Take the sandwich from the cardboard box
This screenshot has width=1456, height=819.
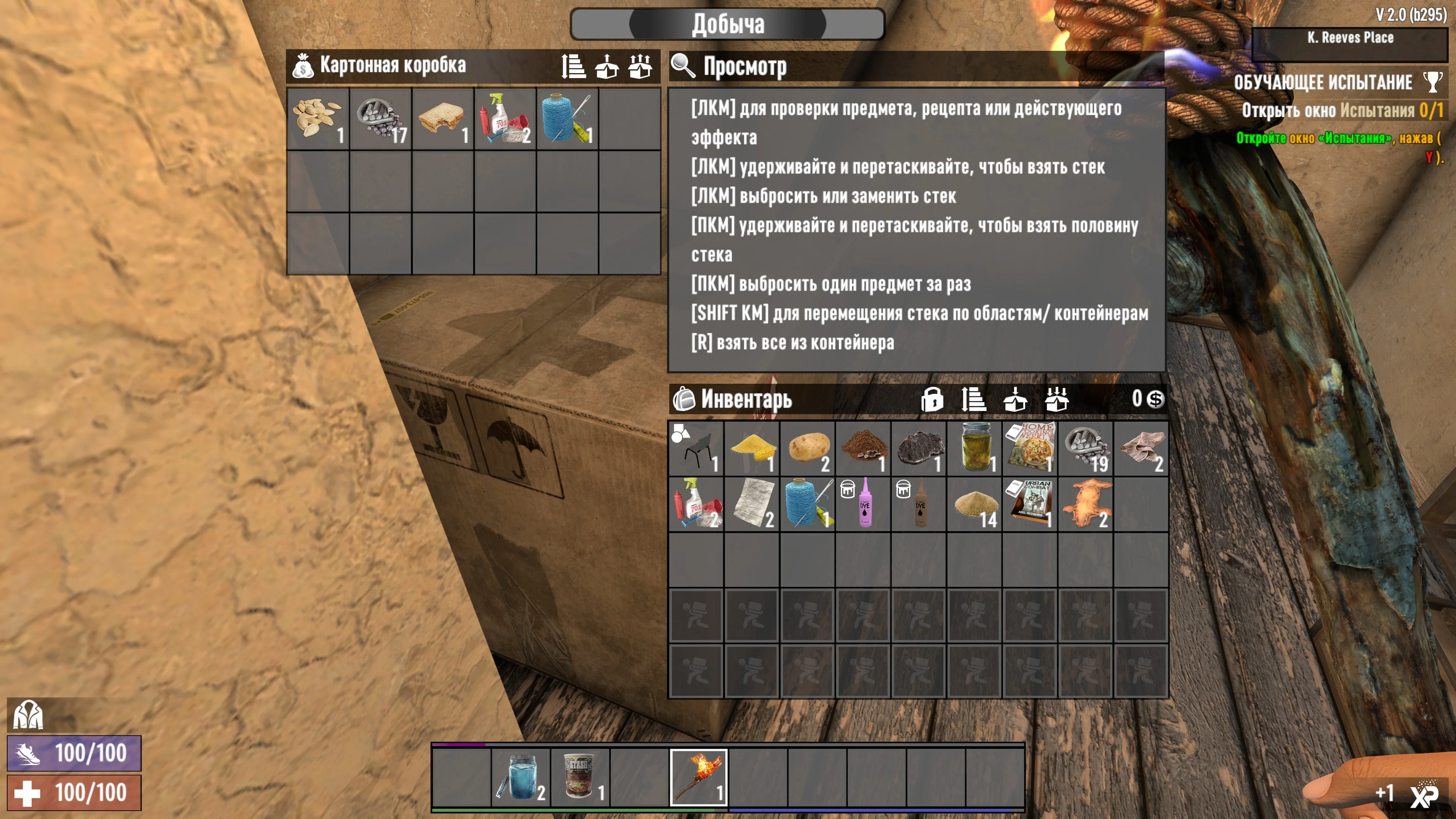[x=442, y=119]
